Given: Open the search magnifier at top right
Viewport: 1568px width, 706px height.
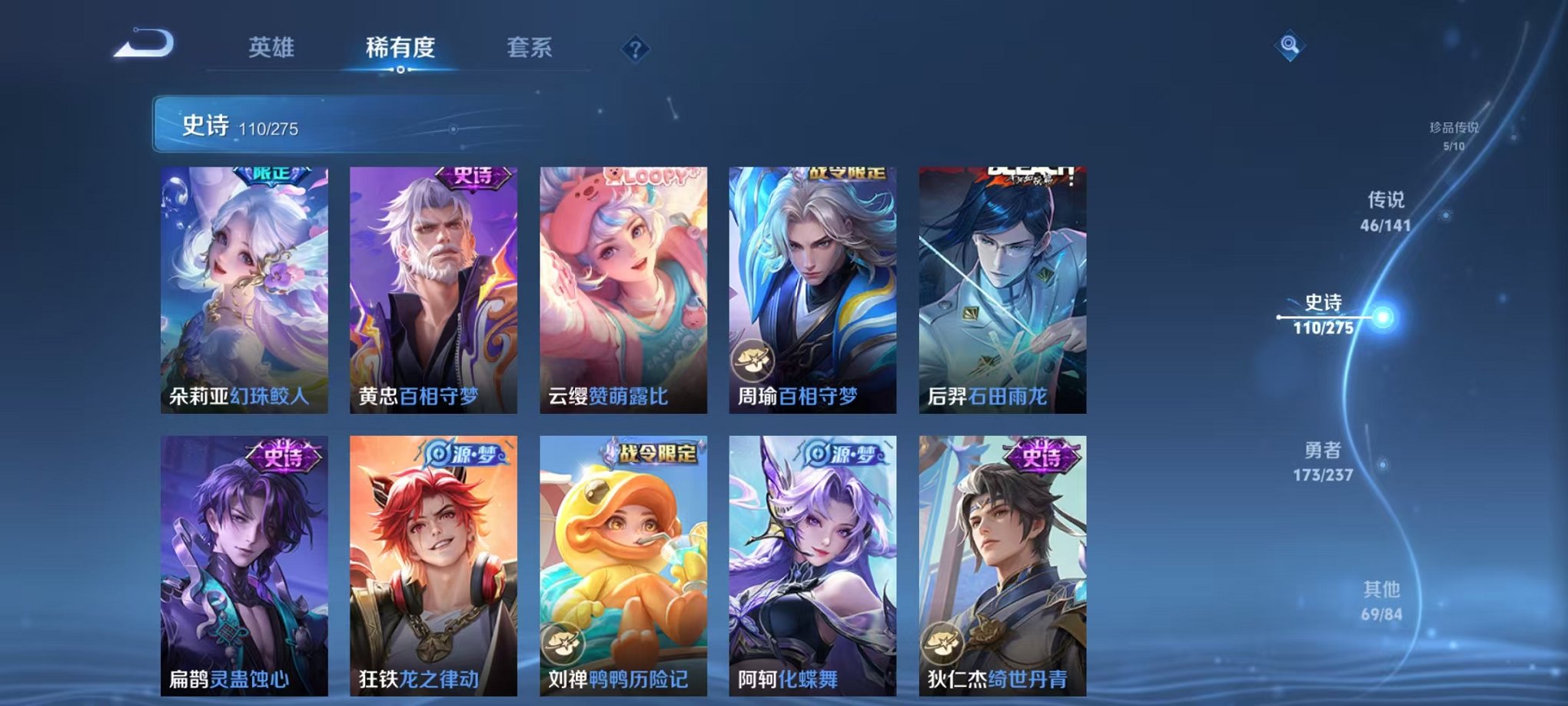Looking at the screenshot, I should [x=1291, y=45].
